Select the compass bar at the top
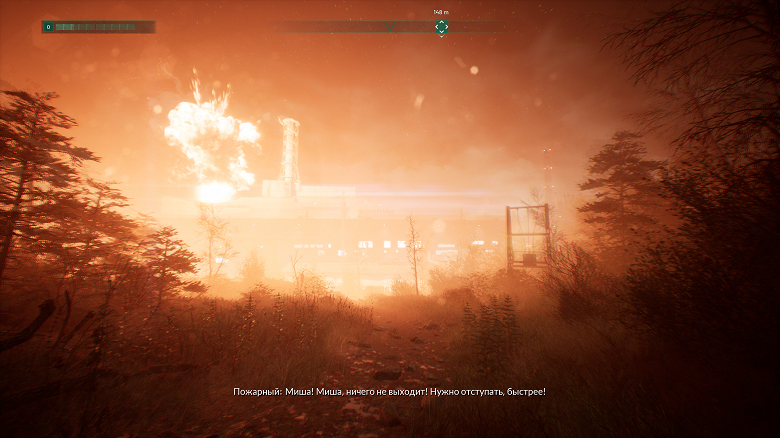 pos(390,27)
